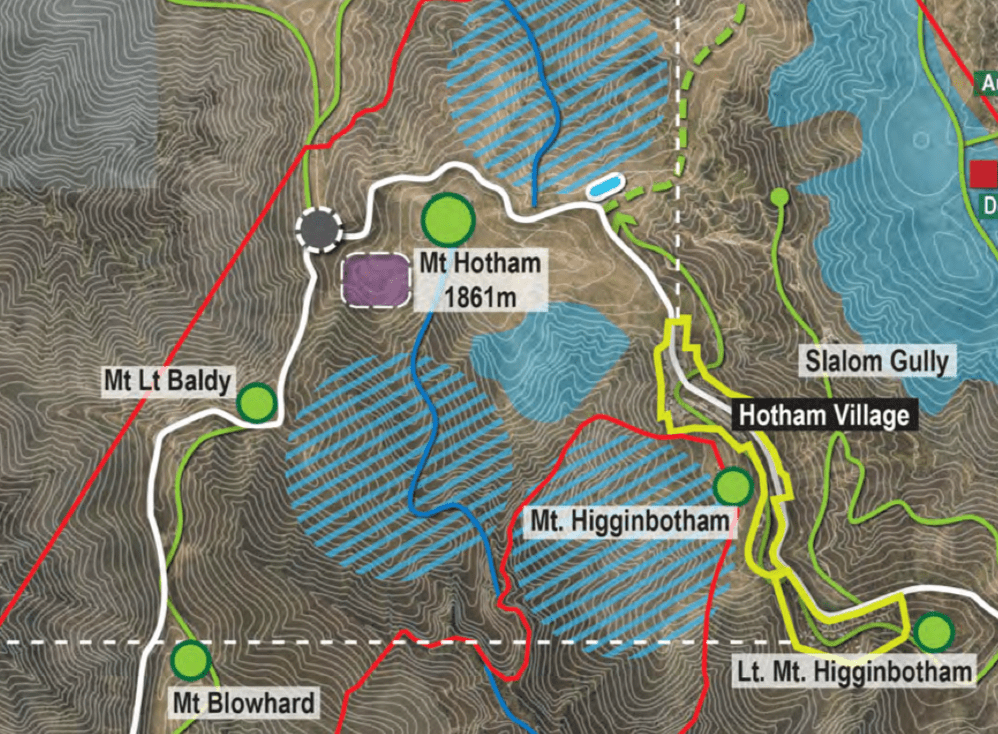The image size is (998, 734).
Task: Select the grey dashed circle marker
Action: pyautogui.click(x=320, y=229)
